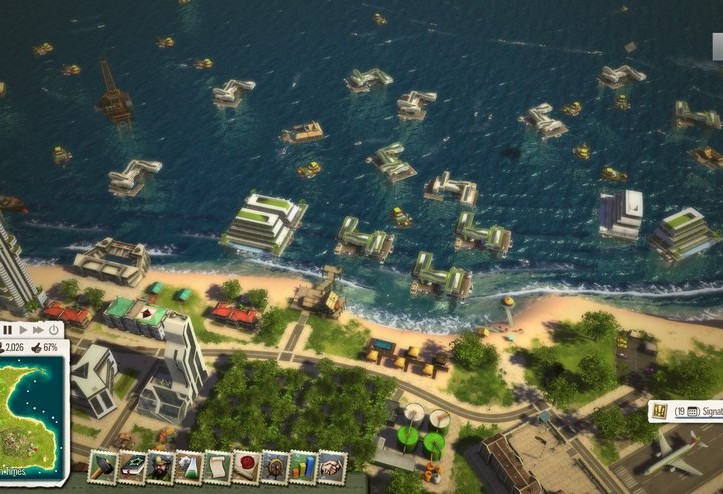Switch to fast-forward speed
Screen dimensions: 723x494
(38, 329)
